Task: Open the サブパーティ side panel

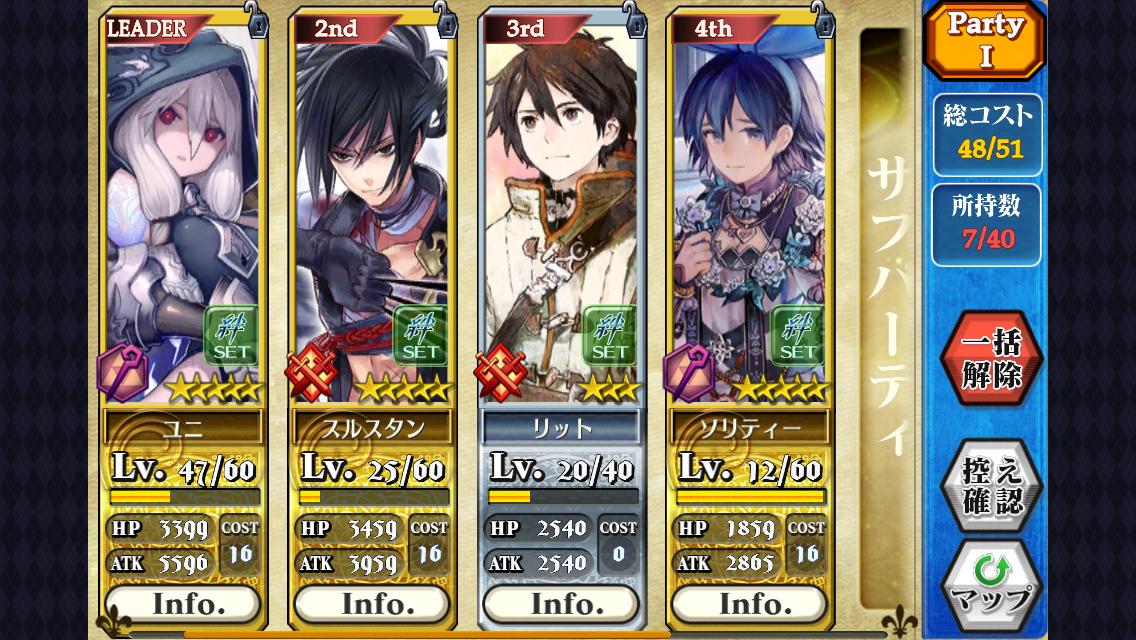Action: tap(886, 310)
